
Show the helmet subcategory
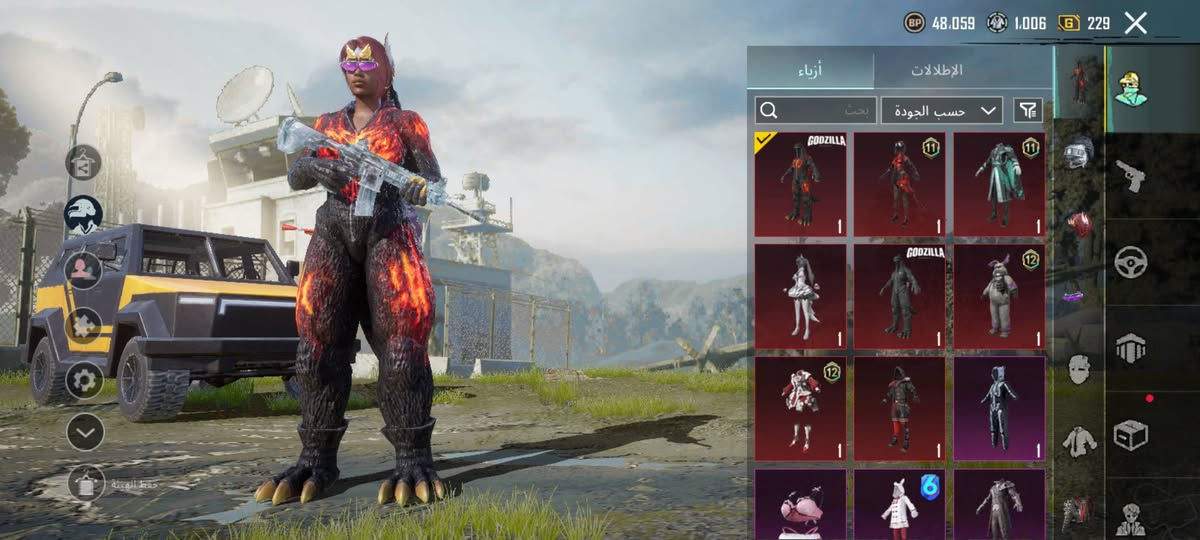click(1078, 153)
